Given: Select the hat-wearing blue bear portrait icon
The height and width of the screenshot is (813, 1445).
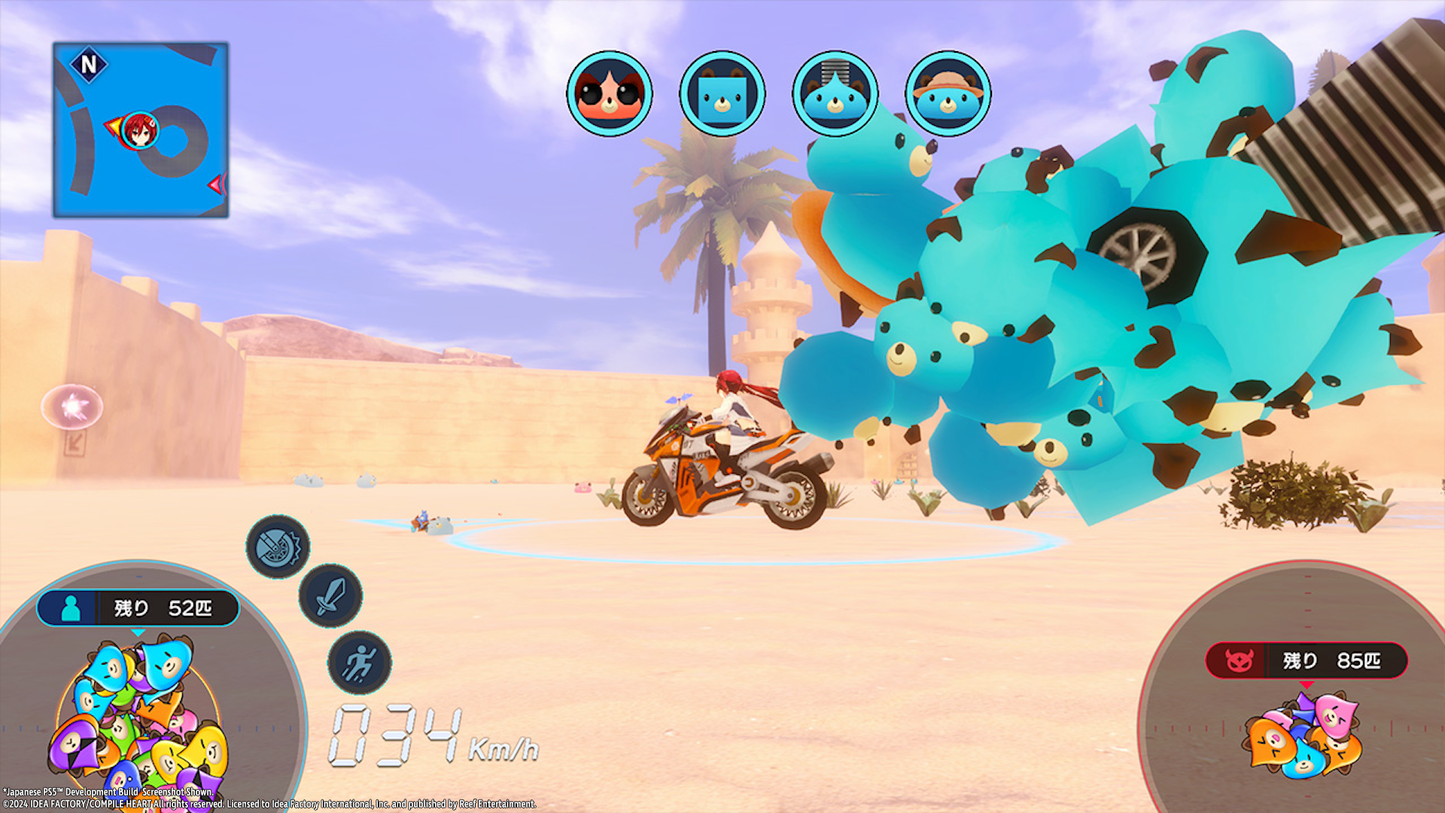Looking at the screenshot, I should (x=947, y=92).
